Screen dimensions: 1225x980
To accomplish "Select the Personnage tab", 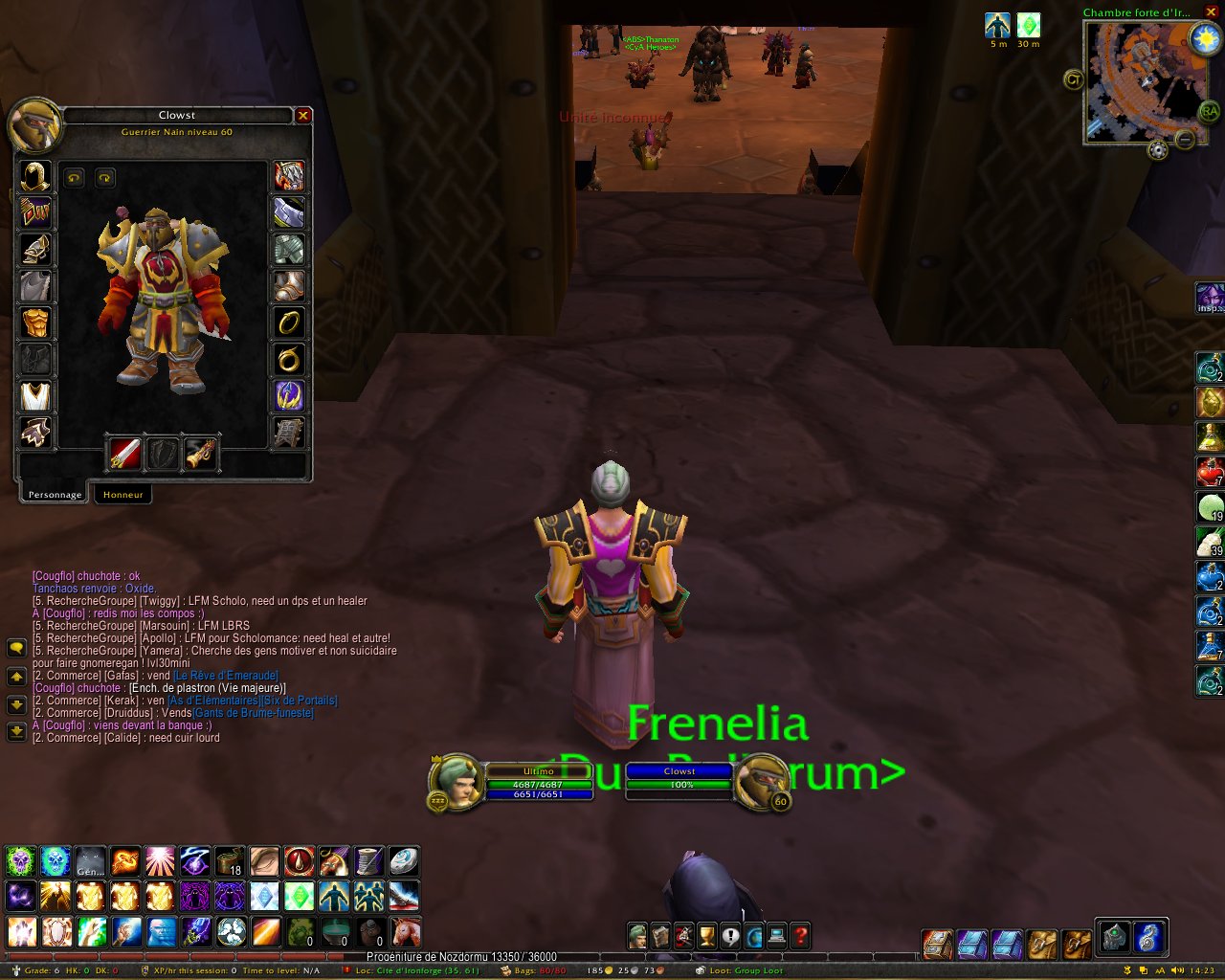I will [x=55, y=495].
